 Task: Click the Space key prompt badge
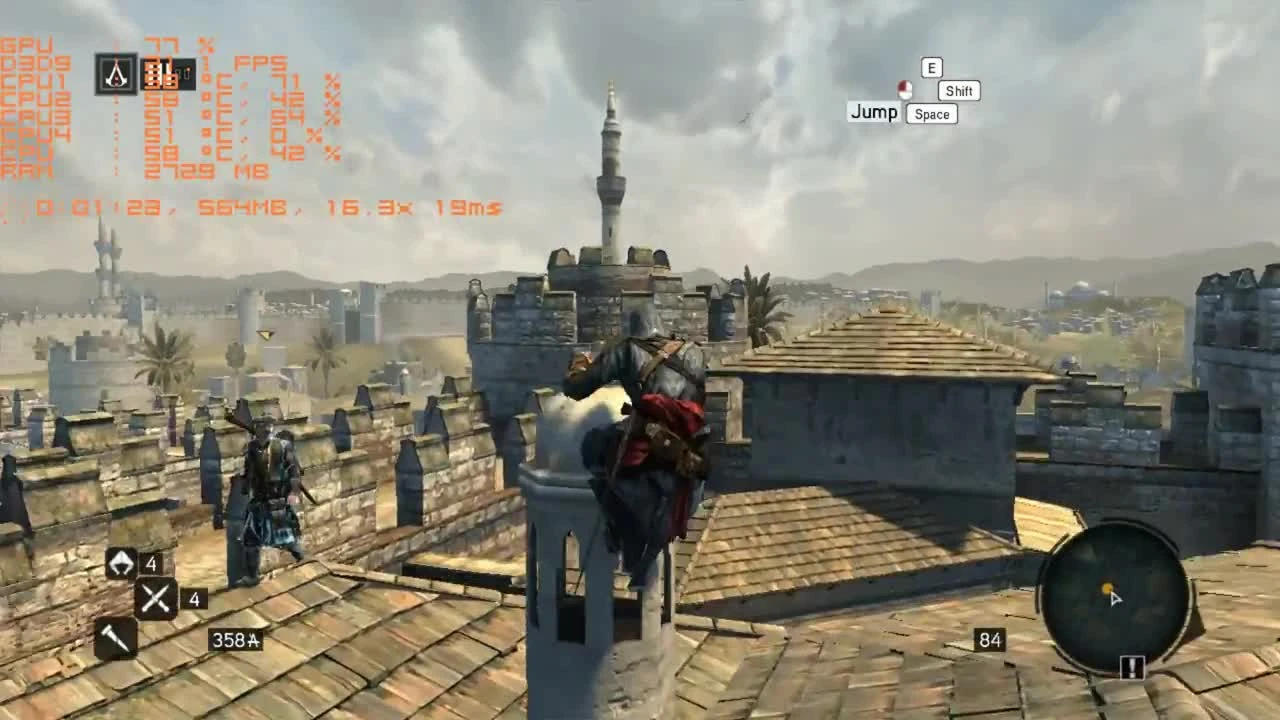(x=931, y=114)
